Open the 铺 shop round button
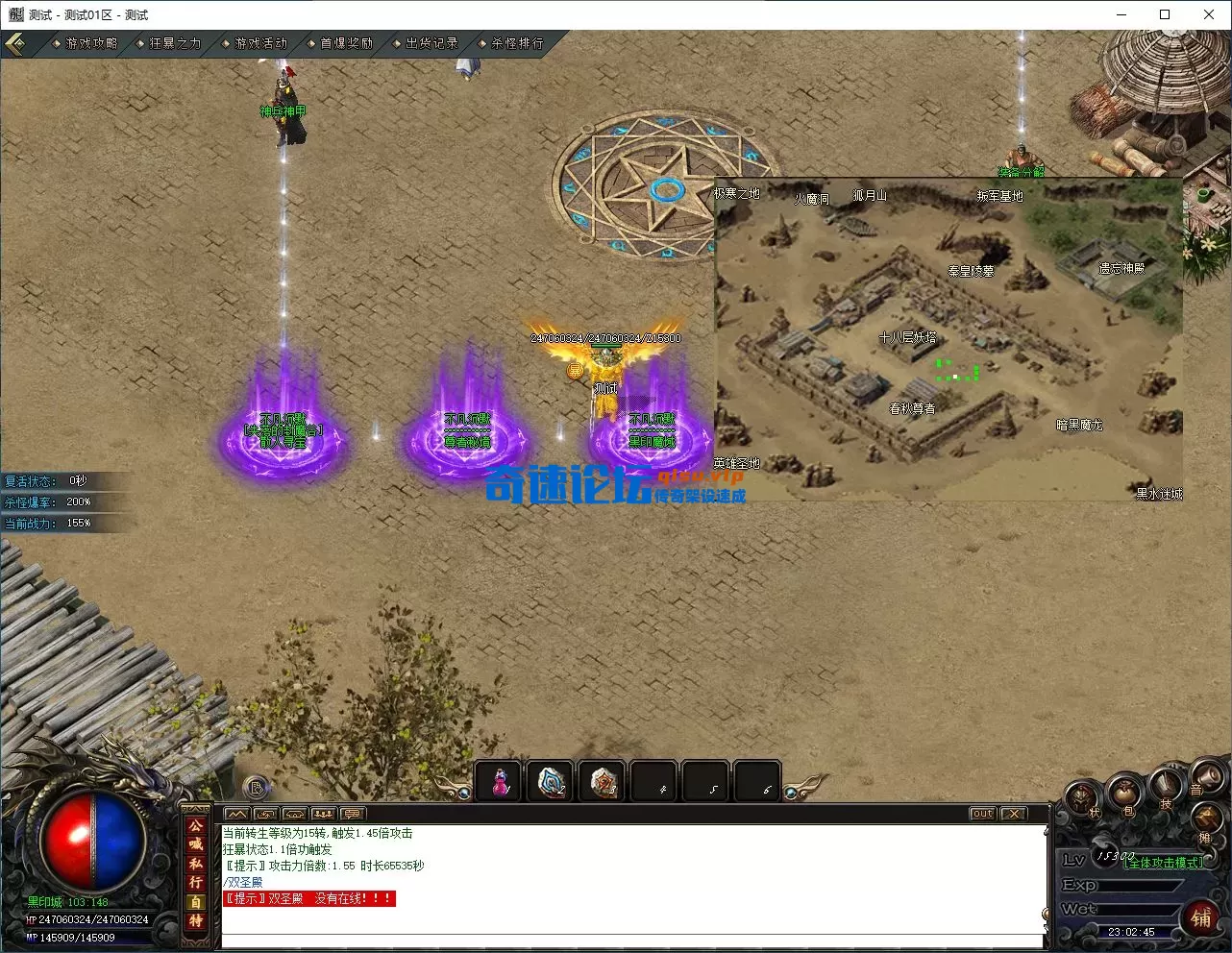This screenshot has height=953, width=1232. [x=1200, y=917]
